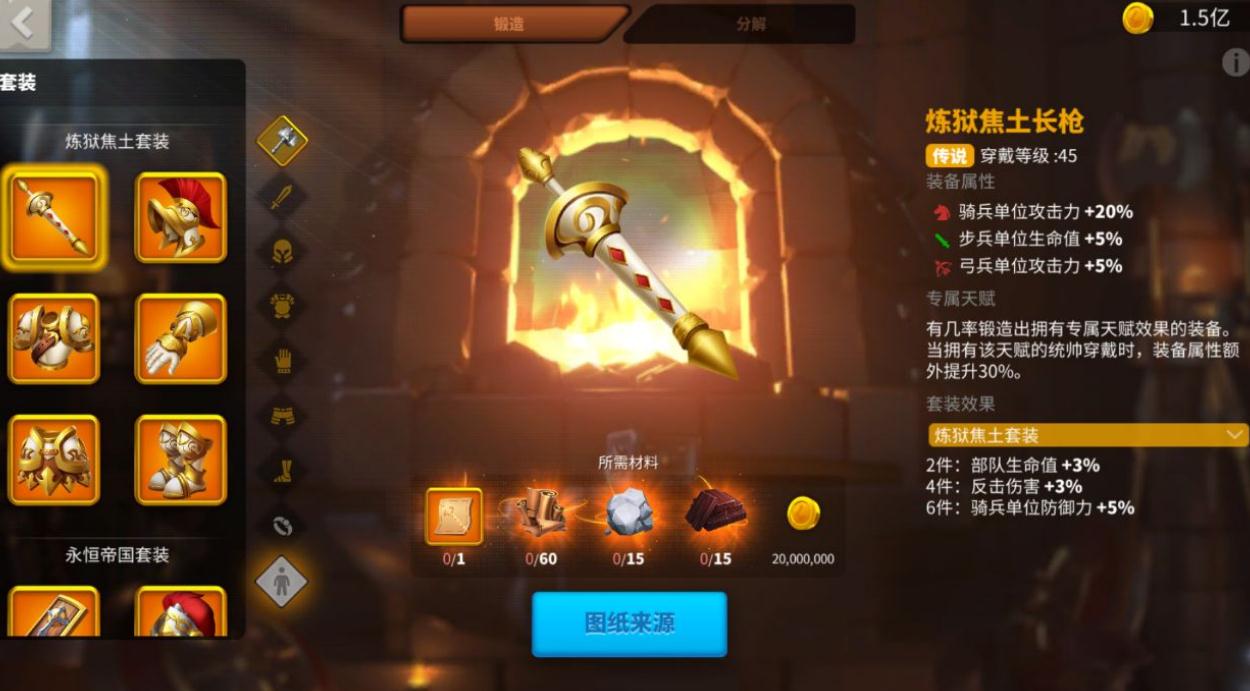This screenshot has height=691, width=1250.
Task: Filter equipment by the boots category
Action: (282, 469)
